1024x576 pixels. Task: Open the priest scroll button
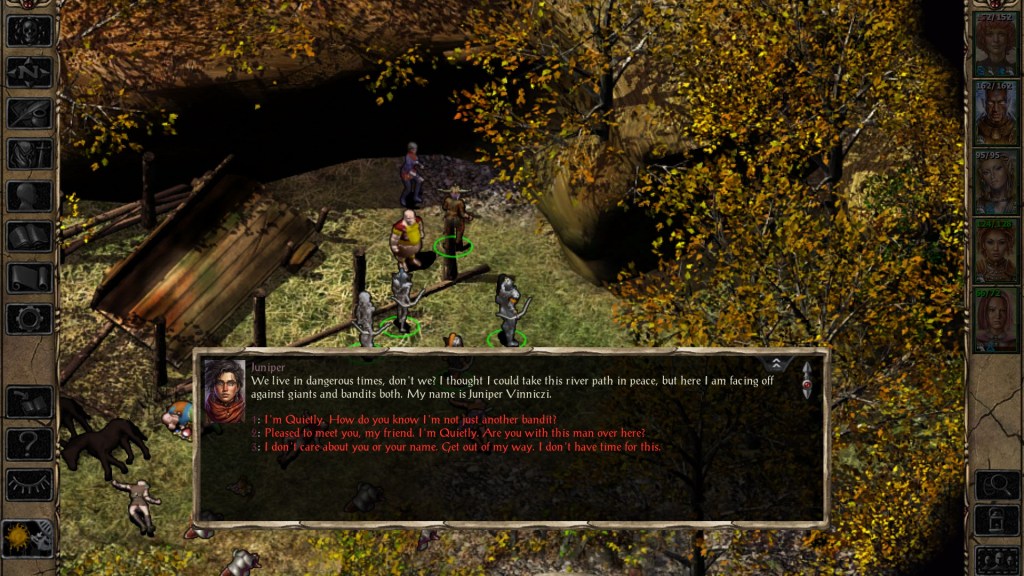tap(29, 278)
